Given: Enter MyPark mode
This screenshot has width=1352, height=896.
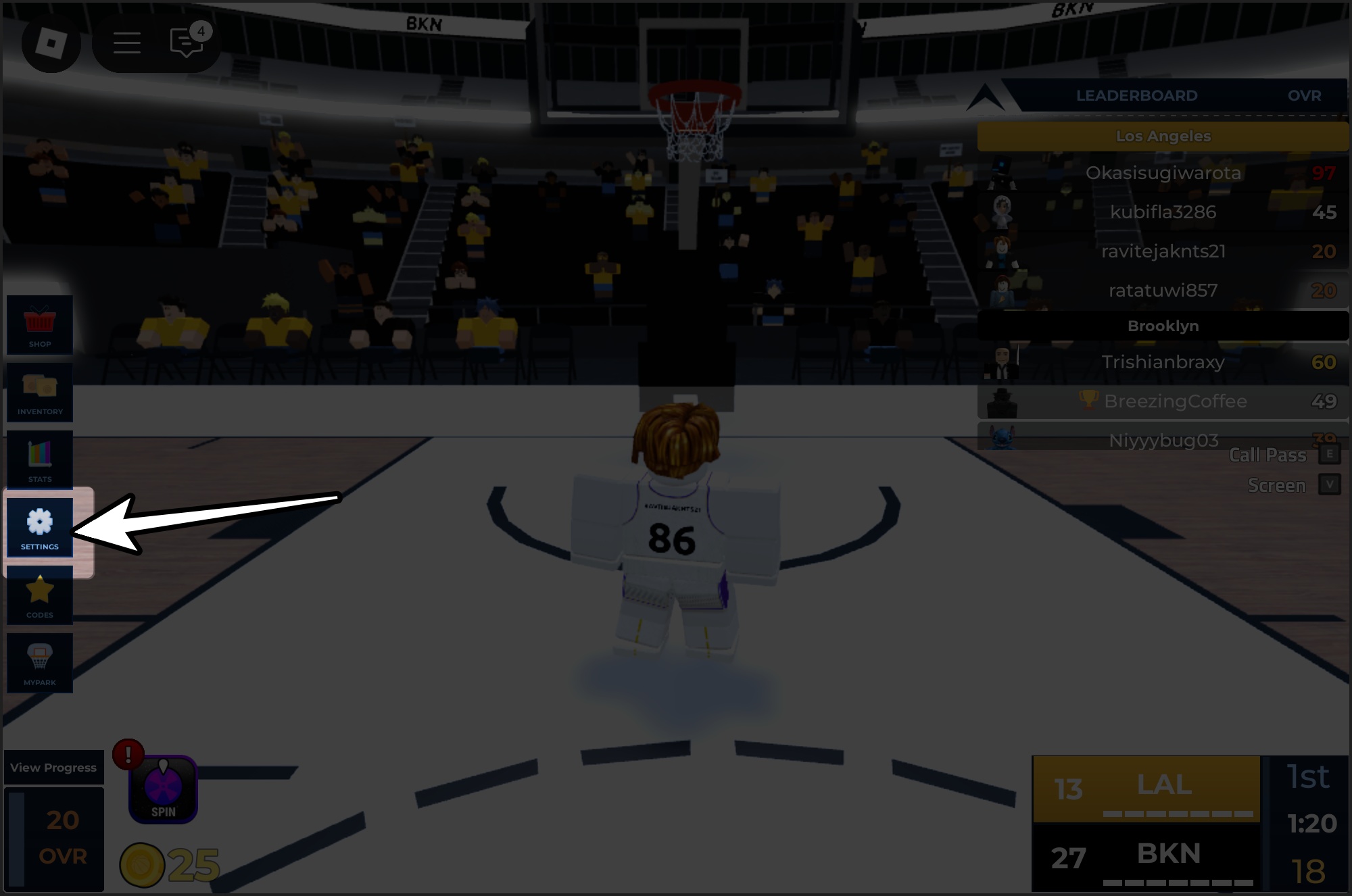Looking at the screenshot, I should pos(40,663).
